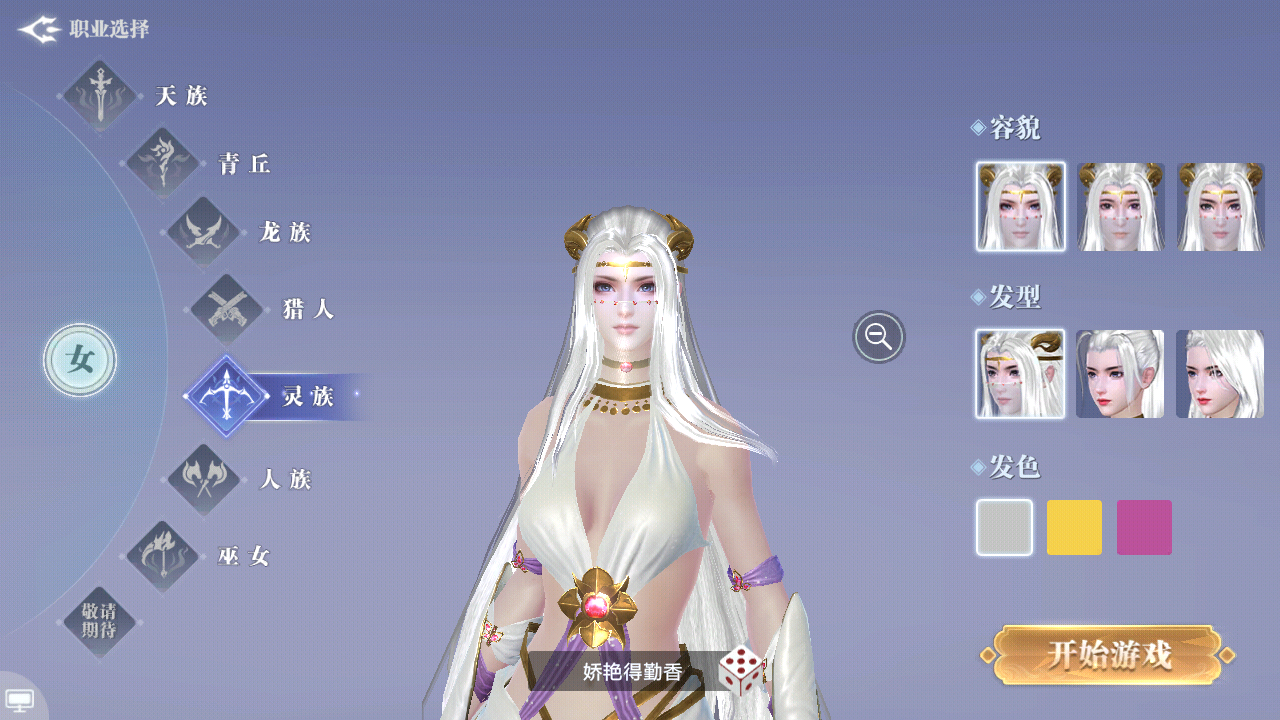Select the 猎人 class
The width and height of the screenshot is (1280, 720).
click(x=227, y=309)
